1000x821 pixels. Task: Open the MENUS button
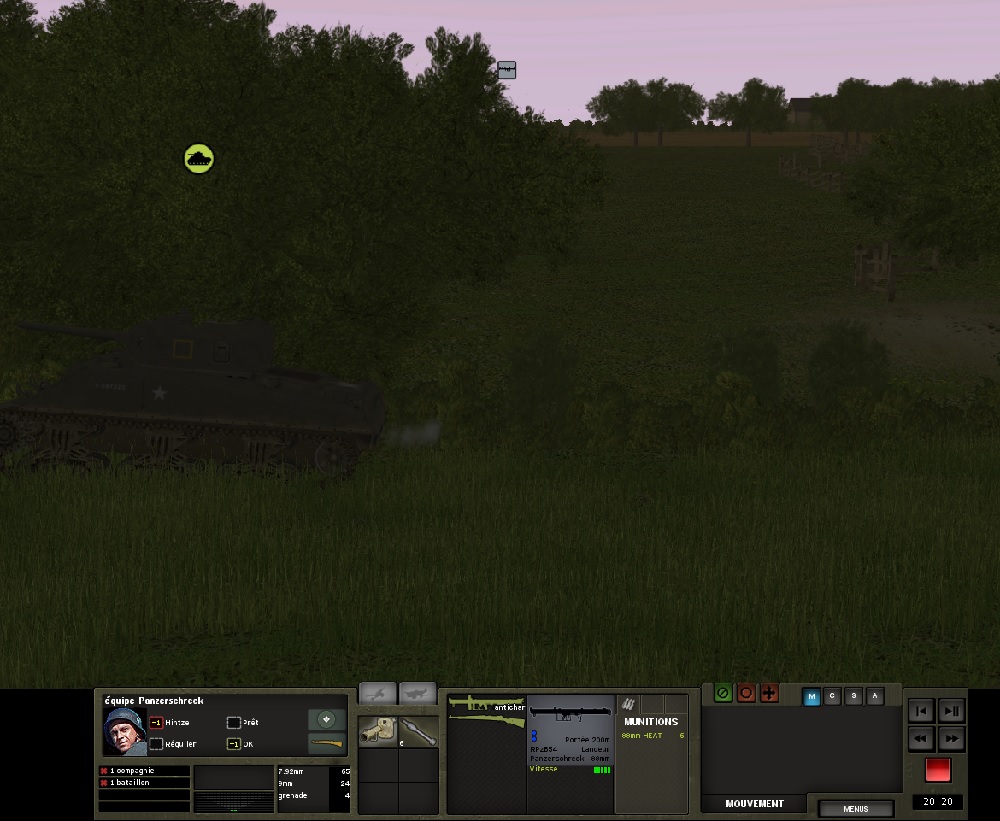point(855,809)
